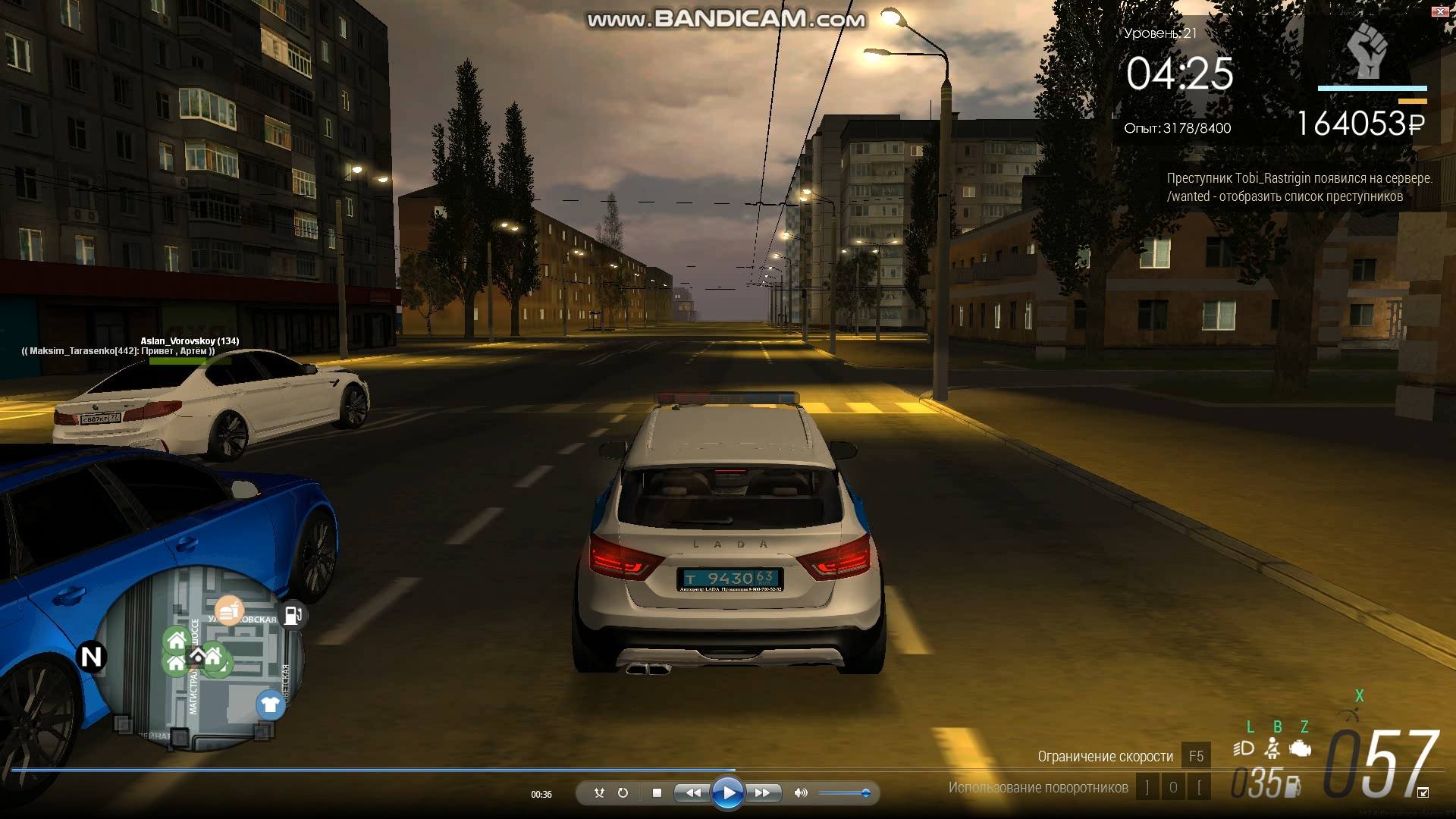Screen dimensions: 1456x819
Task: Click the cruise control speedometer icon
Action: tap(1349, 714)
